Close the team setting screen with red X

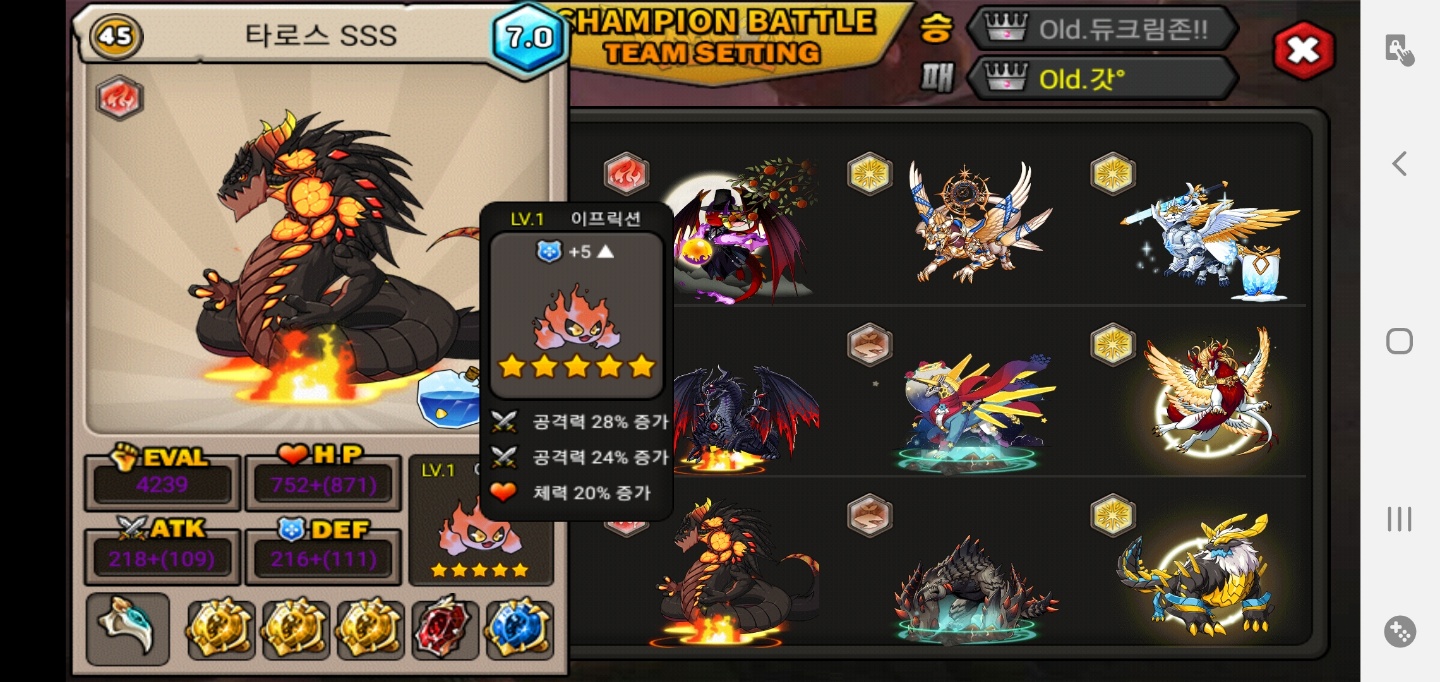click(x=1303, y=50)
